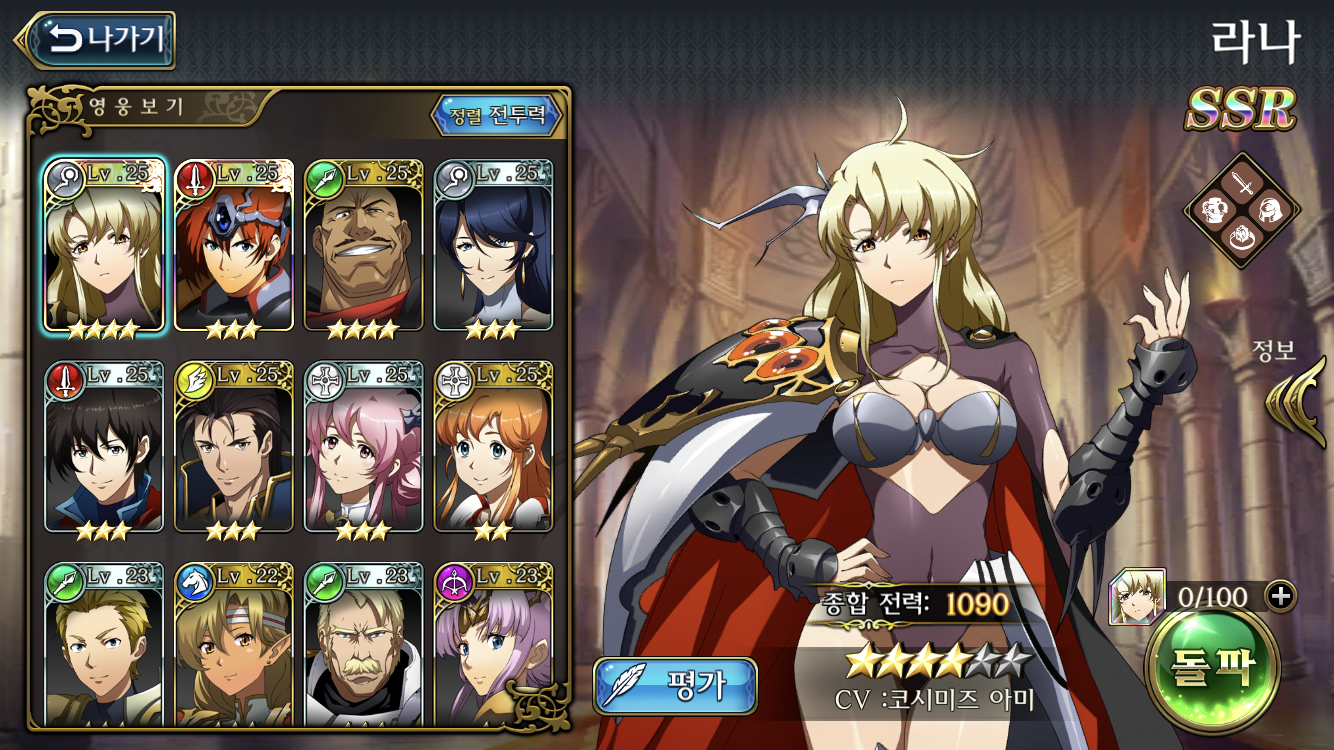
Task: Select the blonde four-star hero portrait
Action: [x=104, y=246]
